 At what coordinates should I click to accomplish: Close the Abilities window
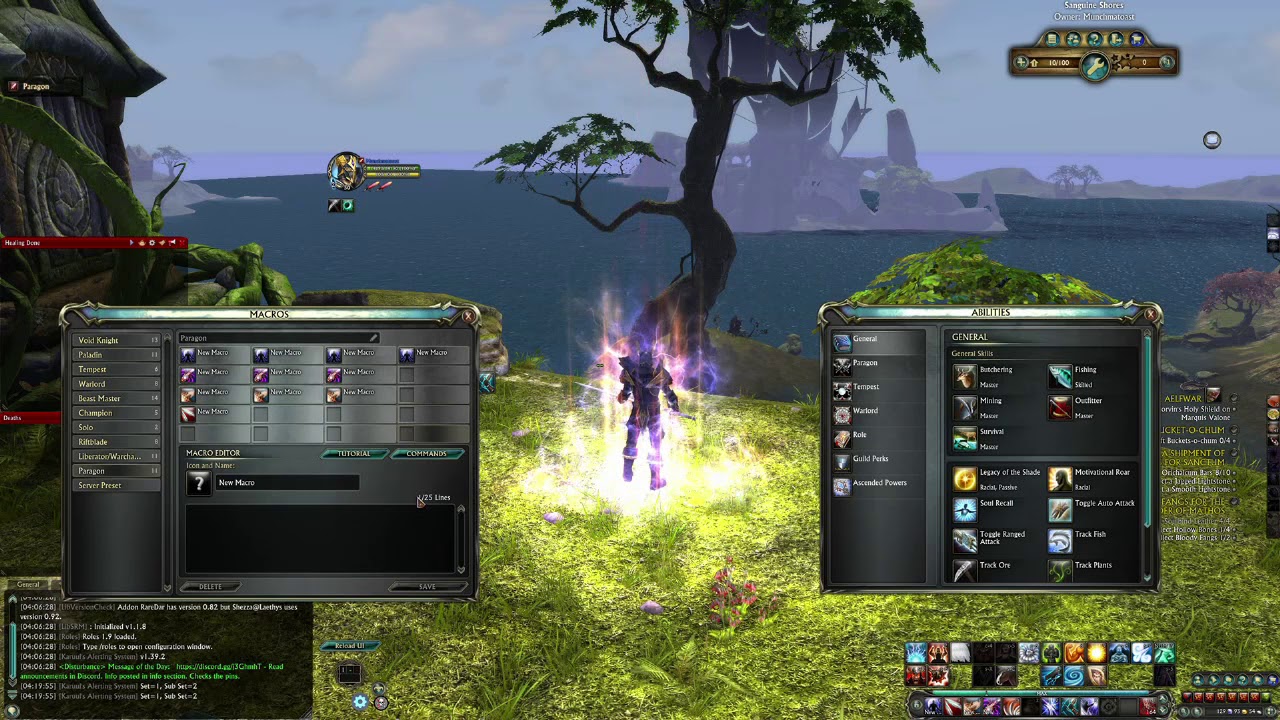click(x=1150, y=315)
